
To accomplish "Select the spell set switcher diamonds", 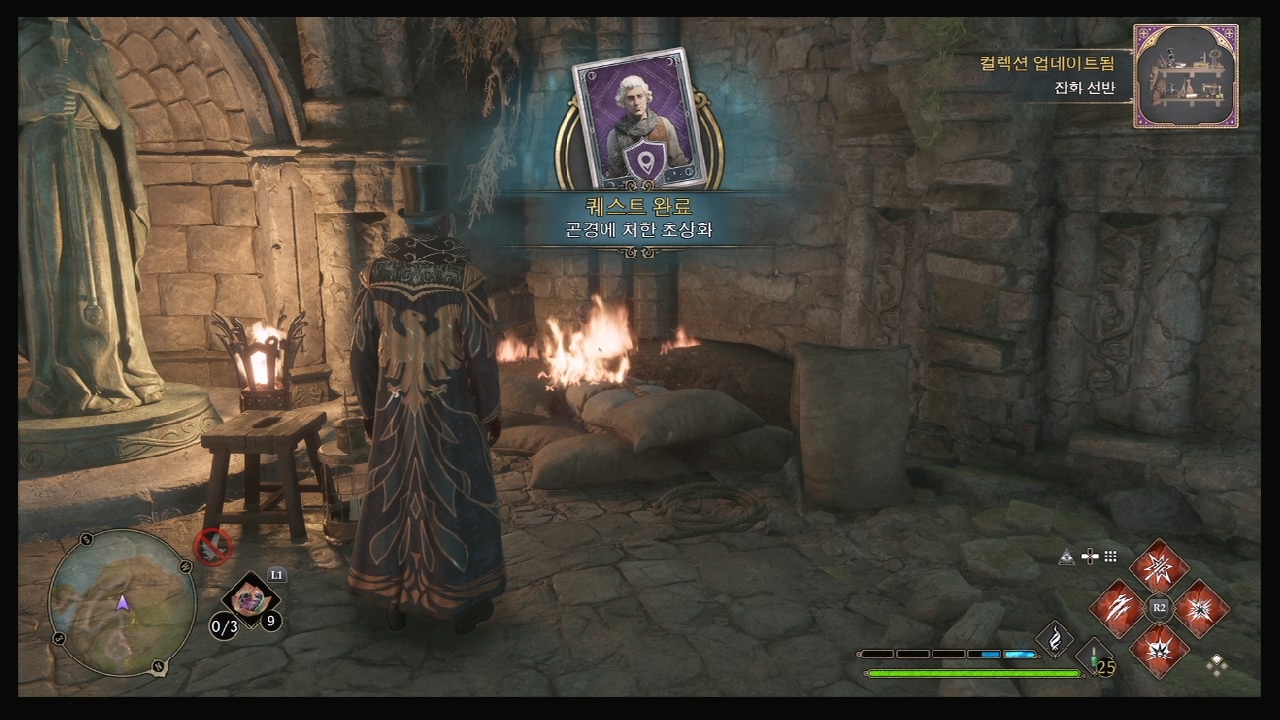I will pyautogui.click(x=1217, y=664).
